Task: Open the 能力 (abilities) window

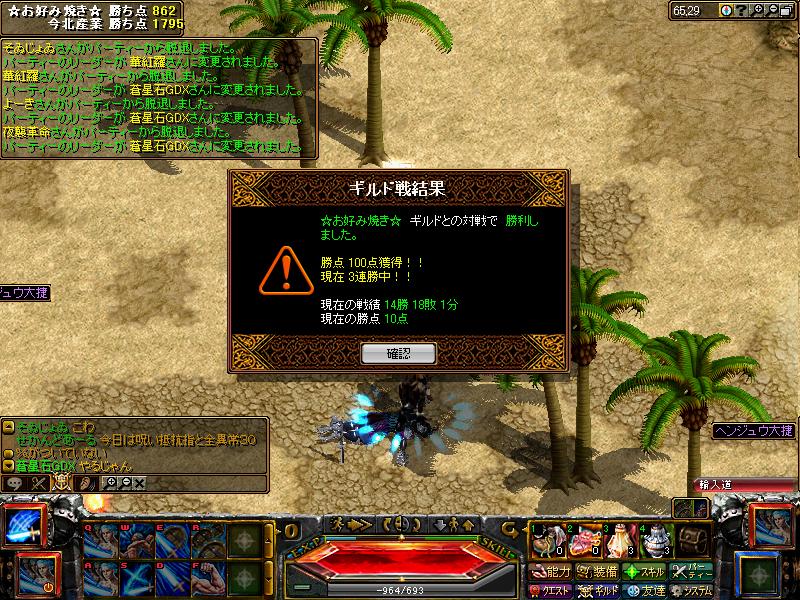Action: [x=551, y=572]
